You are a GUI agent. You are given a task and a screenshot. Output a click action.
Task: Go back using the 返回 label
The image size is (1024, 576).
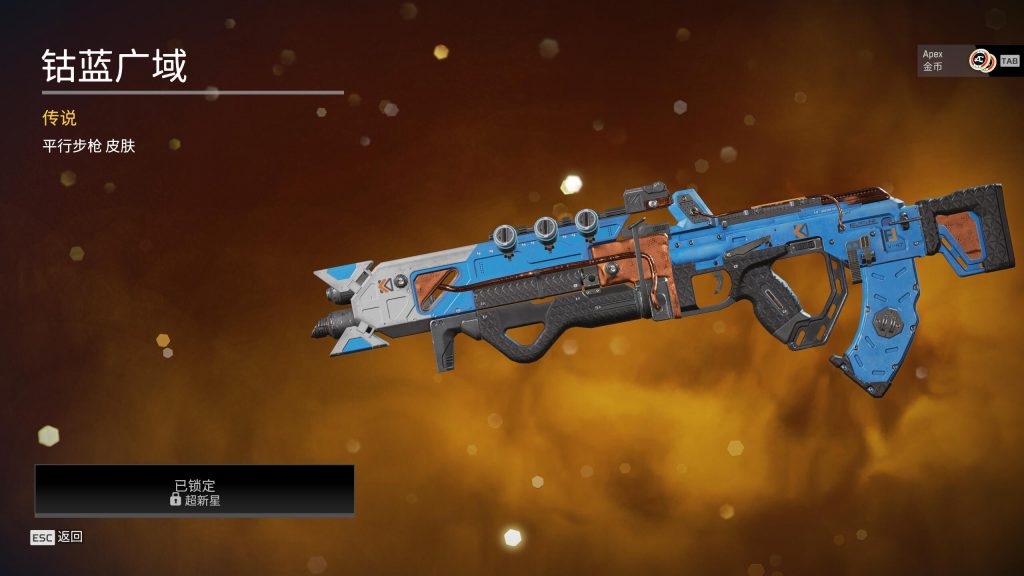click(x=70, y=537)
